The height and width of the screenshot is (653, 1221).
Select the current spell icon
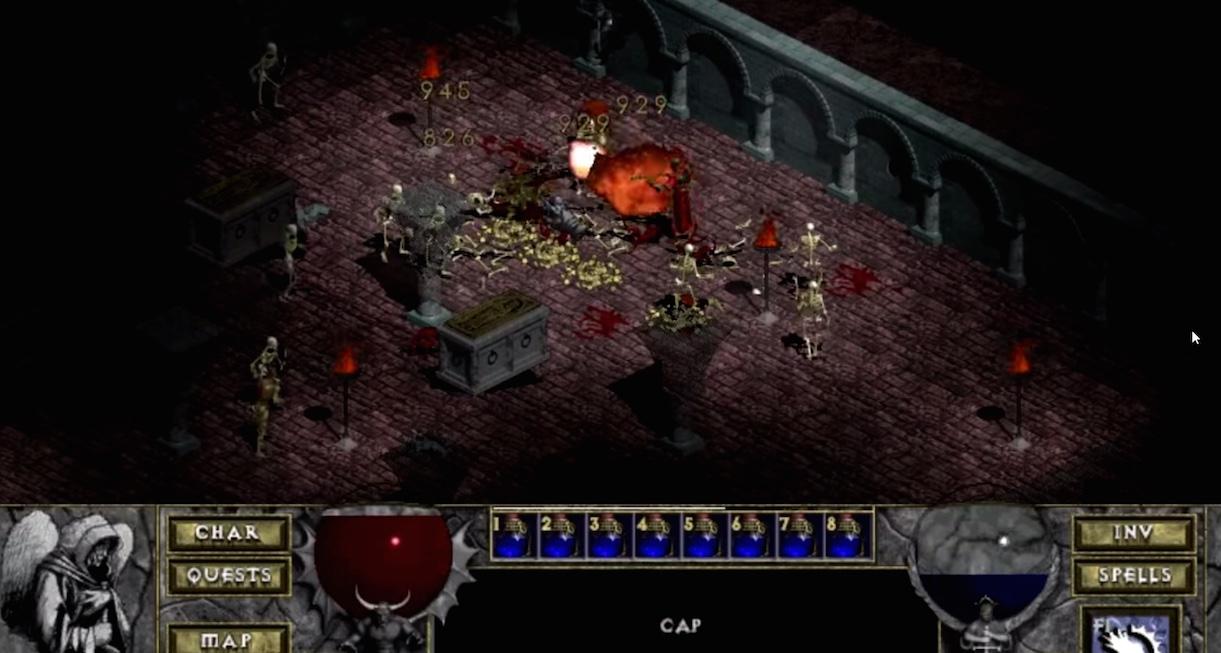tap(1131, 630)
